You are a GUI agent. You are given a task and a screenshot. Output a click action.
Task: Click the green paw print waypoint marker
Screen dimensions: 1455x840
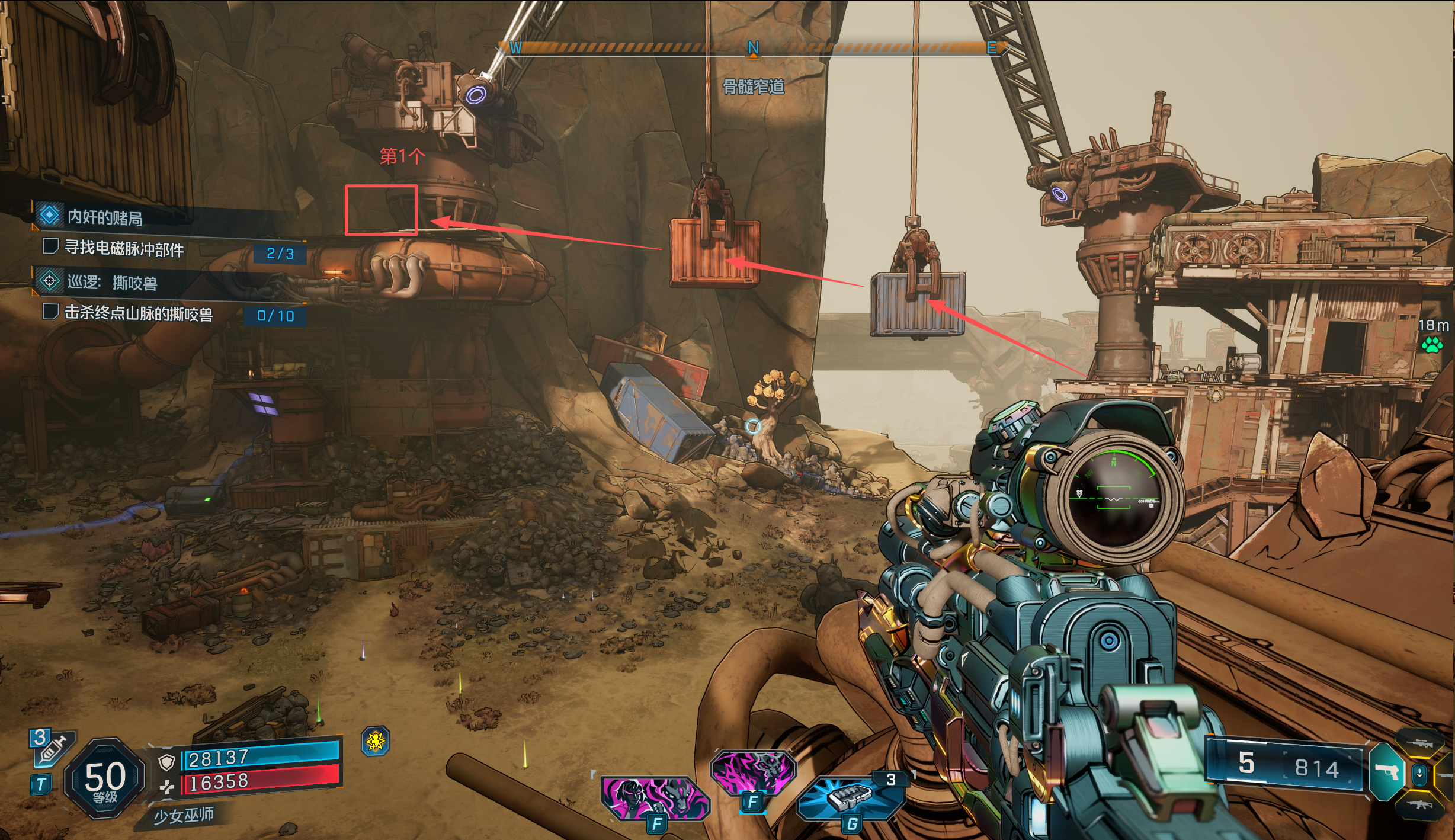pos(1432,344)
